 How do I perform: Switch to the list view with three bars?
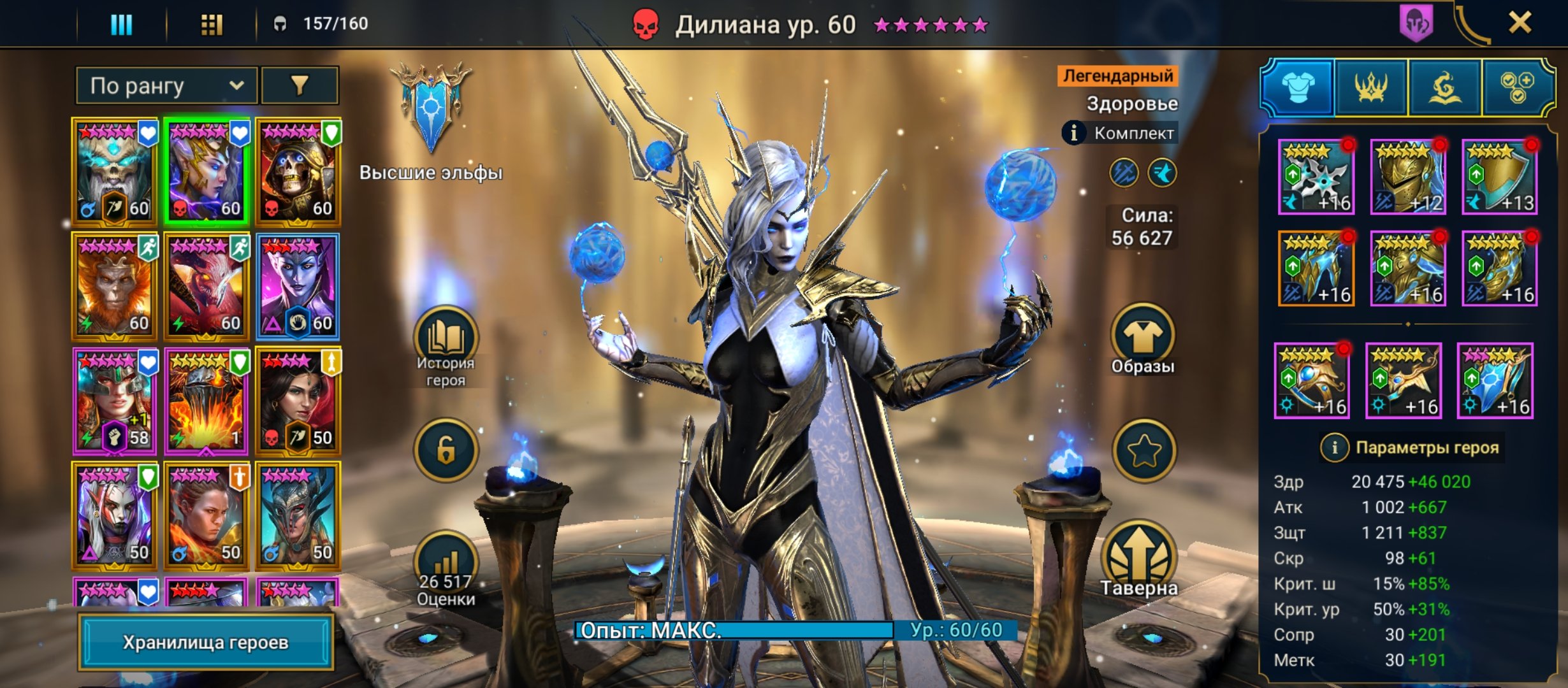(x=121, y=24)
